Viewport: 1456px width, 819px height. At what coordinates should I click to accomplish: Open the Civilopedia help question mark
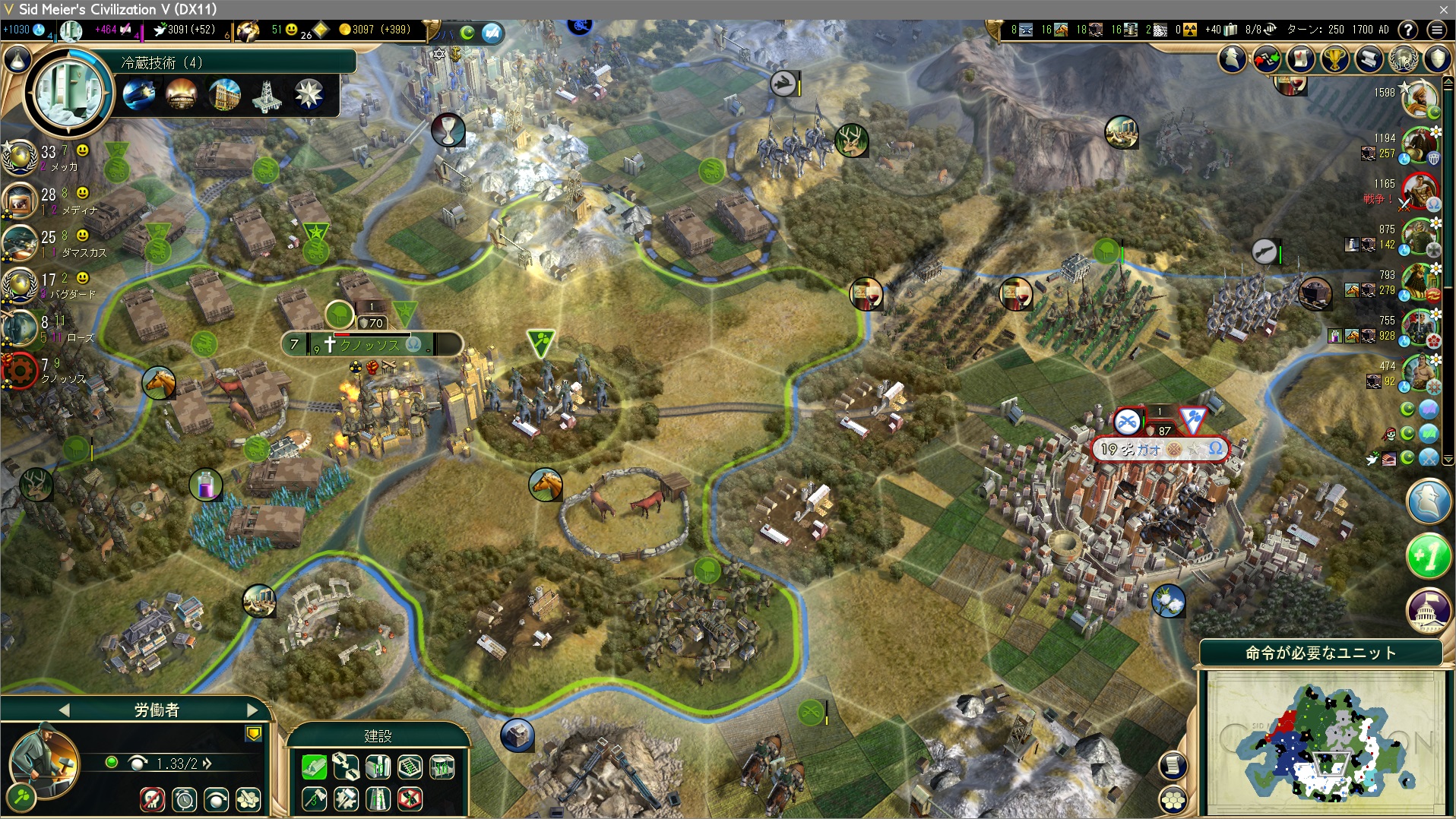tap(1408, 30)
